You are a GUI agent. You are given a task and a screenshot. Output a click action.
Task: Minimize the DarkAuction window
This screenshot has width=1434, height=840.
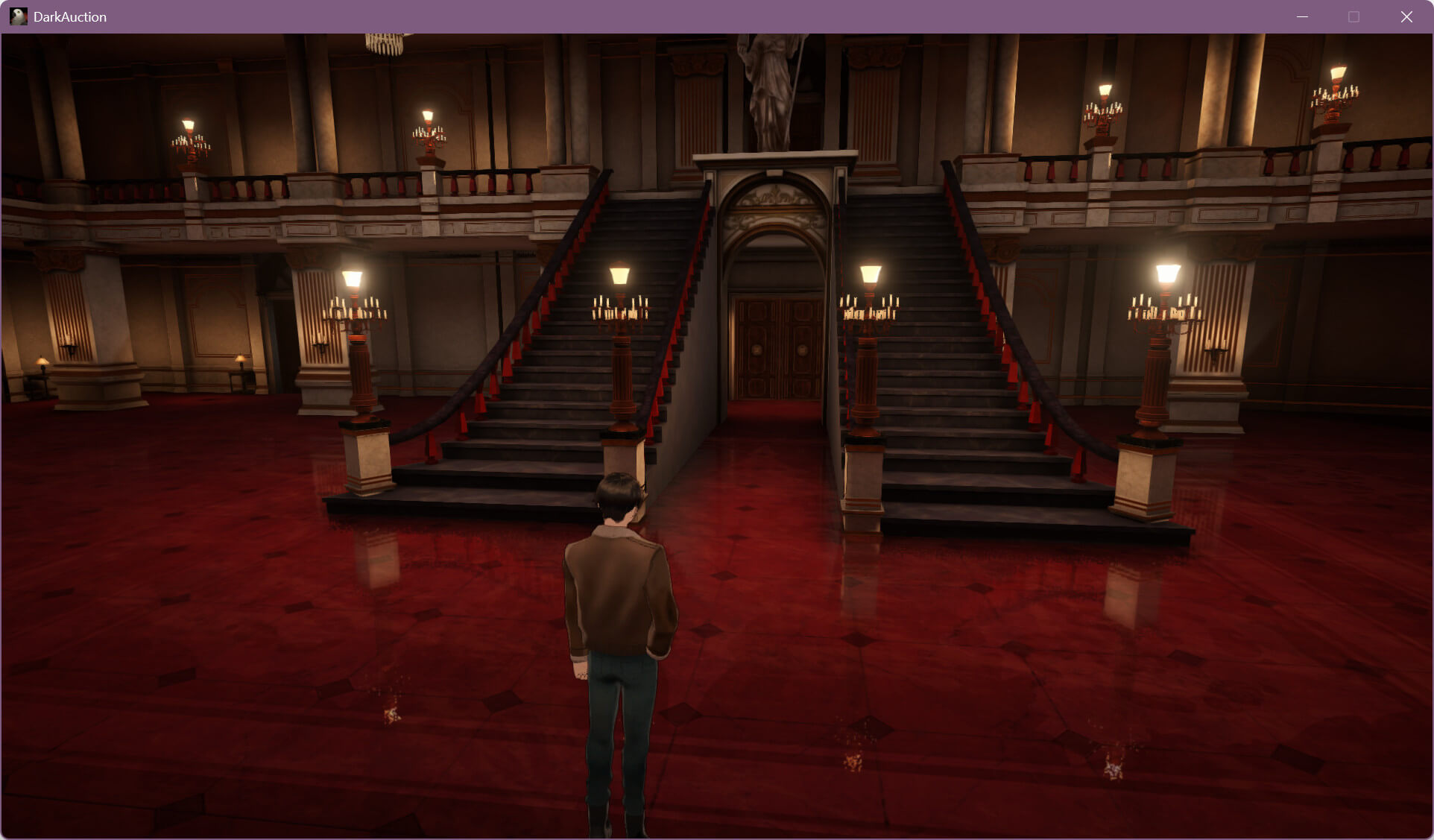(x=1302, y=16)
